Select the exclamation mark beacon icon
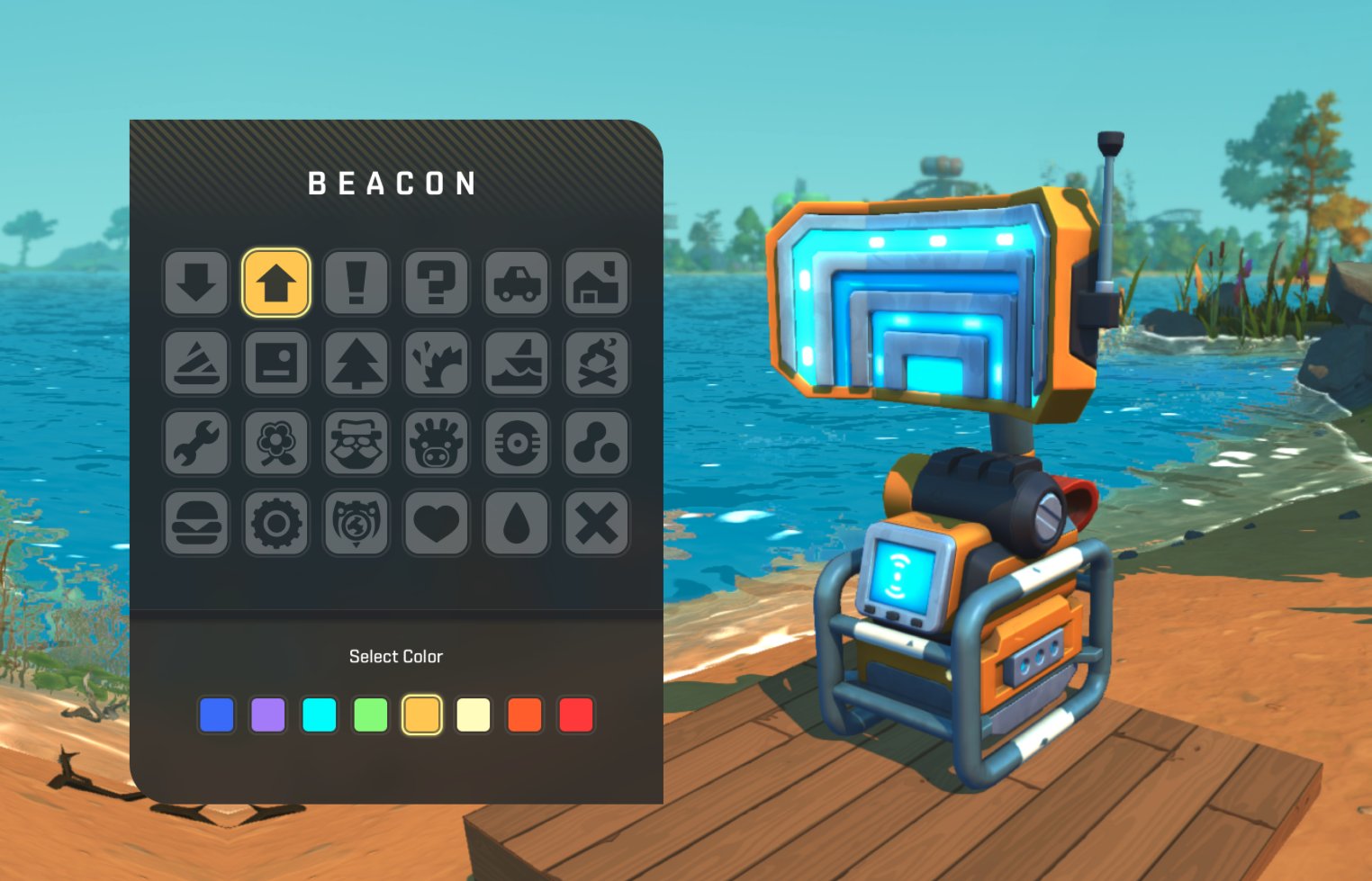The width and height of the screenshot is (1372, 881). coord(356,283)
